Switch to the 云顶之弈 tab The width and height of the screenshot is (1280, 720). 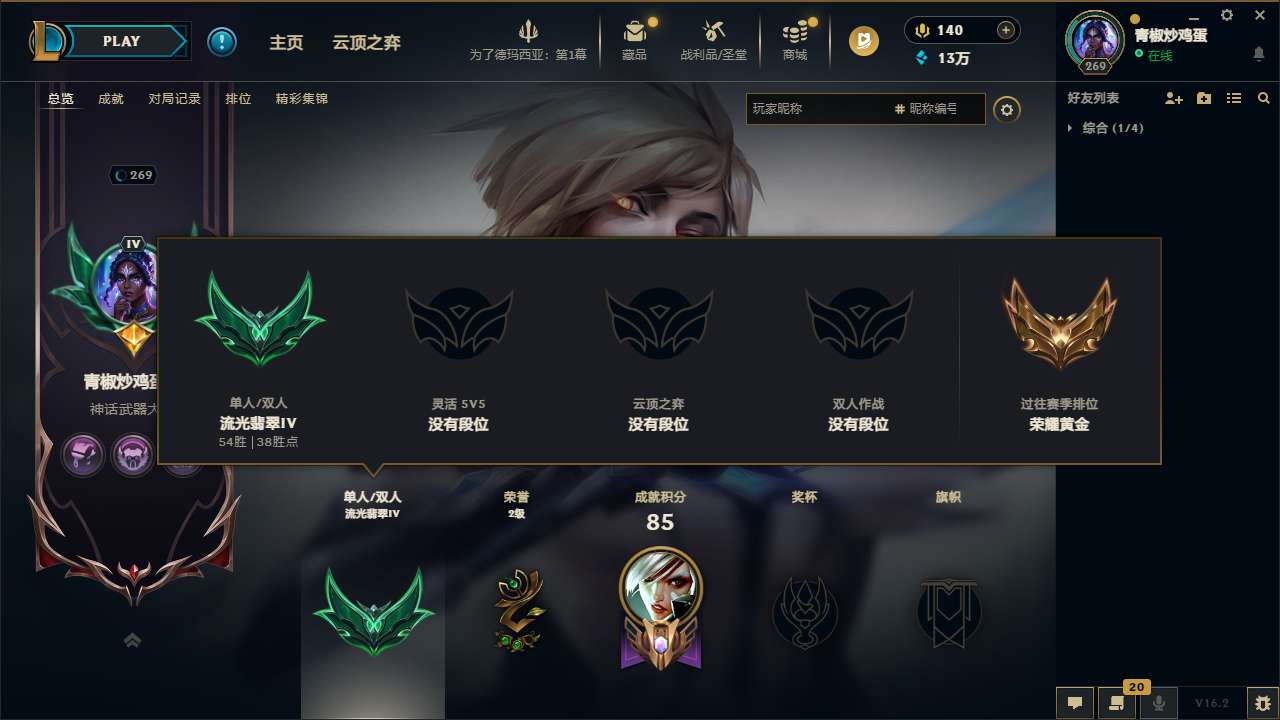click(365, 43)
